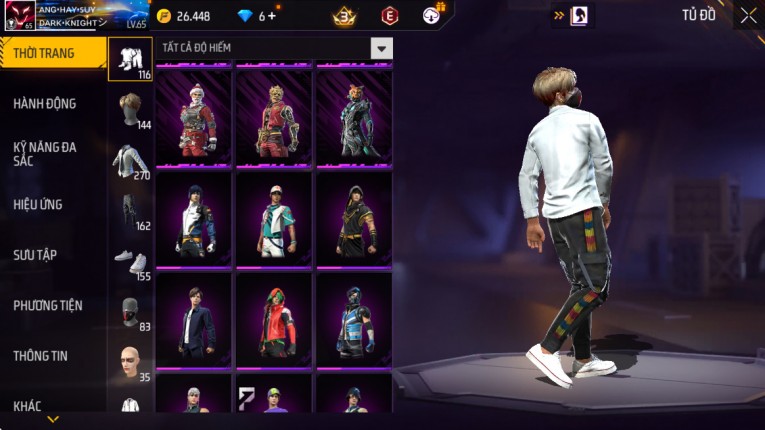The image size is (765, 430).
Task: Open the Phương Tiện tab
Action: [x=48, y=306]
